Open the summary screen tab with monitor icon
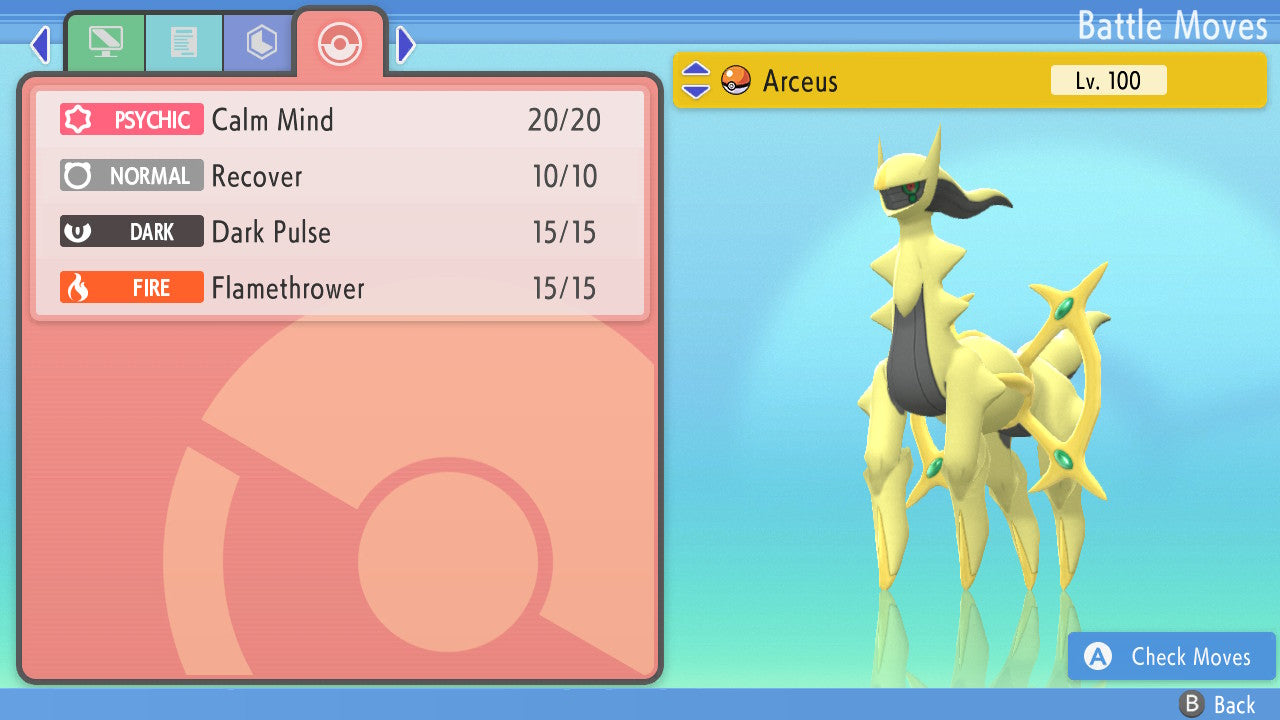The width and height of the screenshot is (1280, 720). coord(105,42)
